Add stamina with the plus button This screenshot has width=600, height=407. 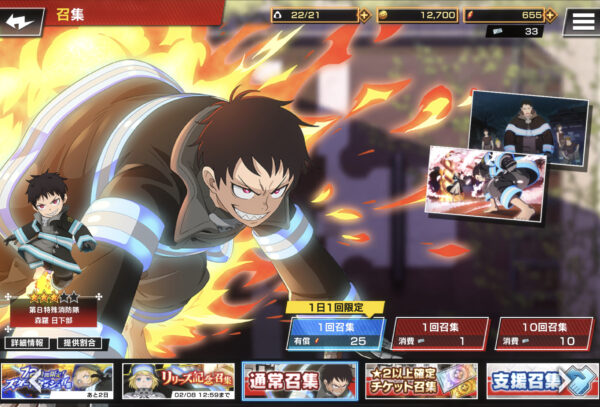[364, 15]
